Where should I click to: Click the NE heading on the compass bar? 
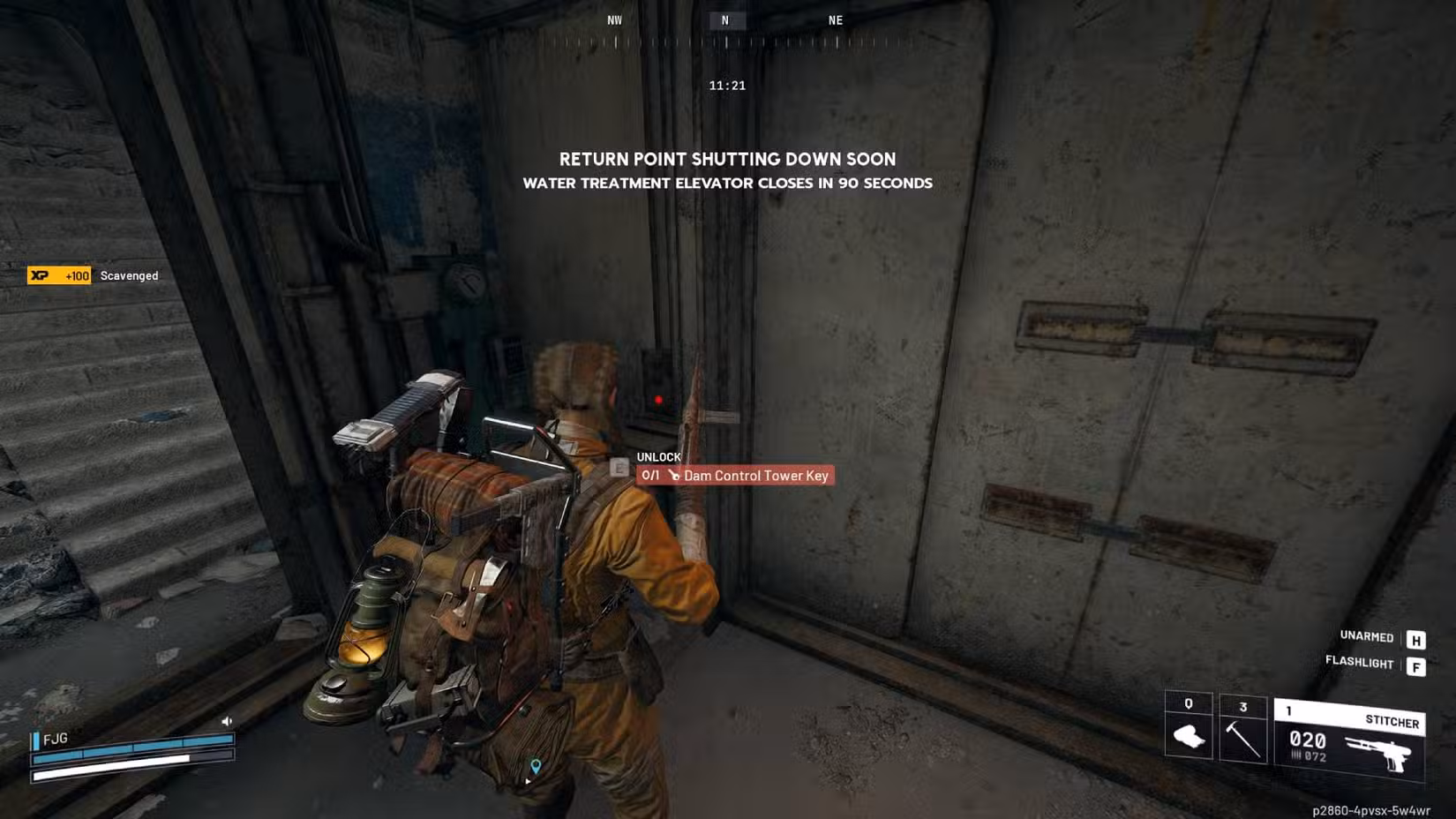pos(835,19)
